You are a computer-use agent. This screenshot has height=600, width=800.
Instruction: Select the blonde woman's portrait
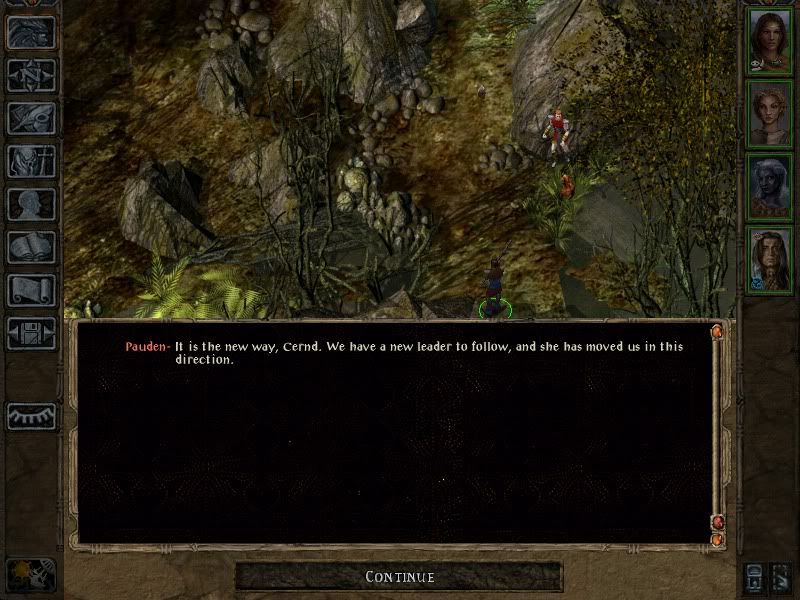pyautogui.click(x=769, y=113)
